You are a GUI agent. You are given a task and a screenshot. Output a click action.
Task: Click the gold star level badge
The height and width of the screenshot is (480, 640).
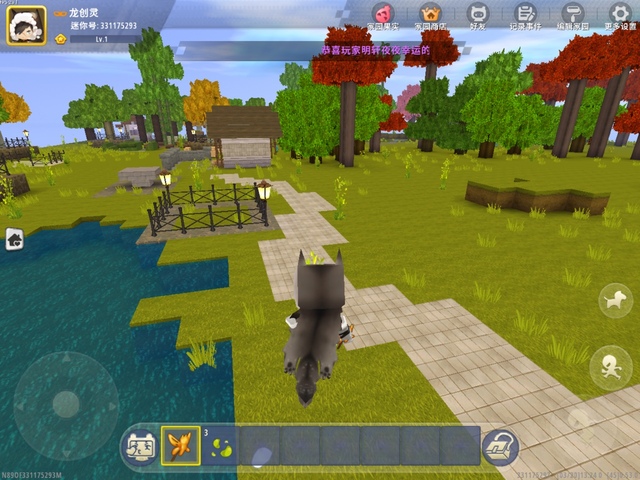tap(61, 38)
